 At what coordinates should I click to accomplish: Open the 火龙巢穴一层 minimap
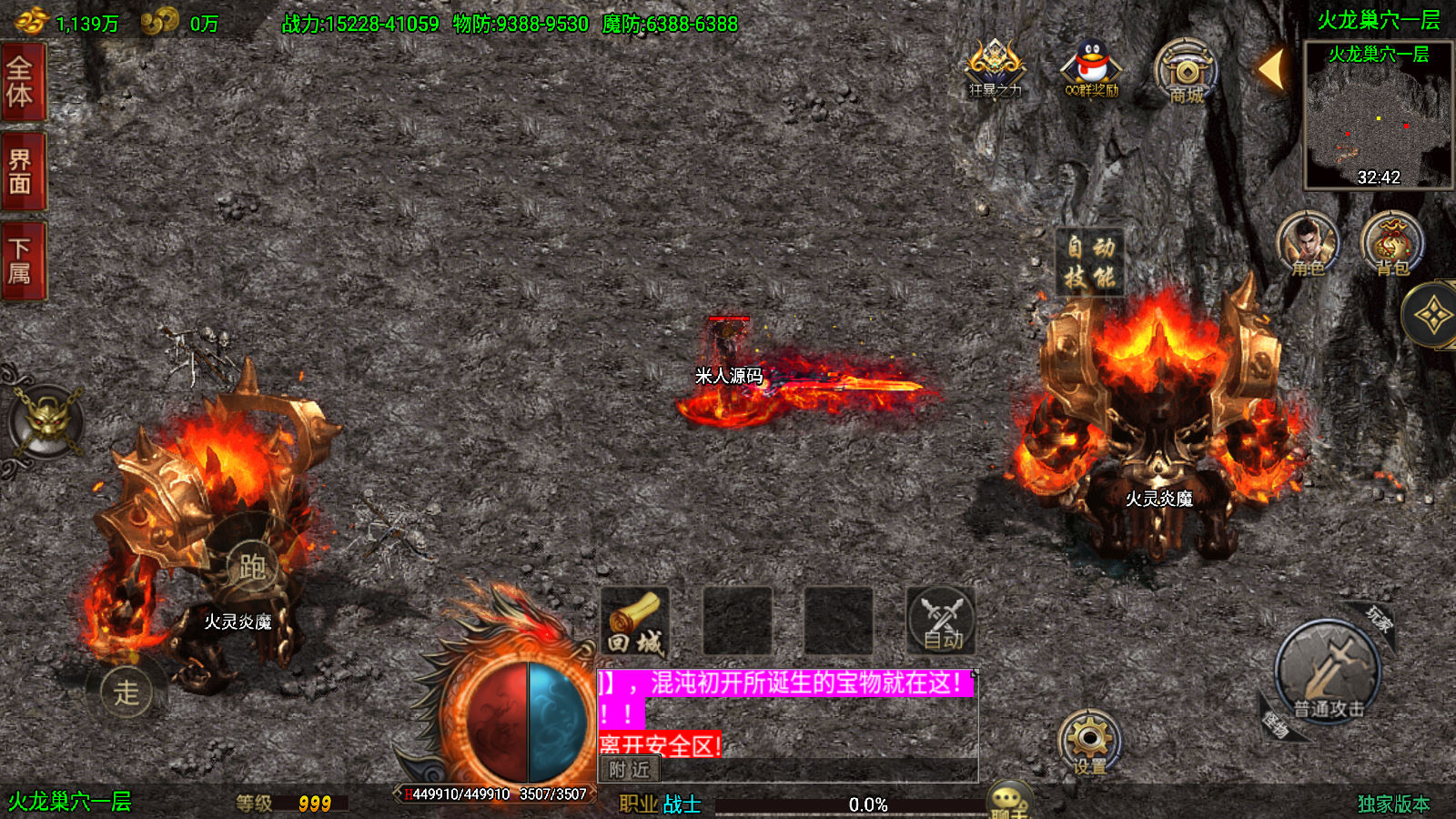[x=1378, y=118]
